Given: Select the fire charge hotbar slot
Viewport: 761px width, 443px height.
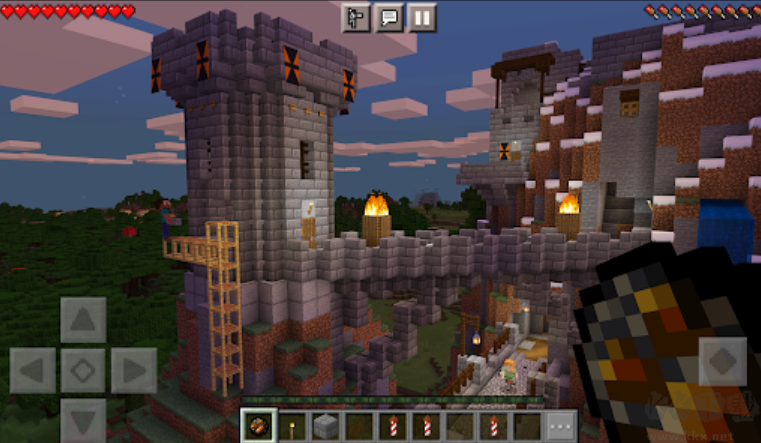Looking at the screenshot, I should pyautogui.click(x=258, y=425).
